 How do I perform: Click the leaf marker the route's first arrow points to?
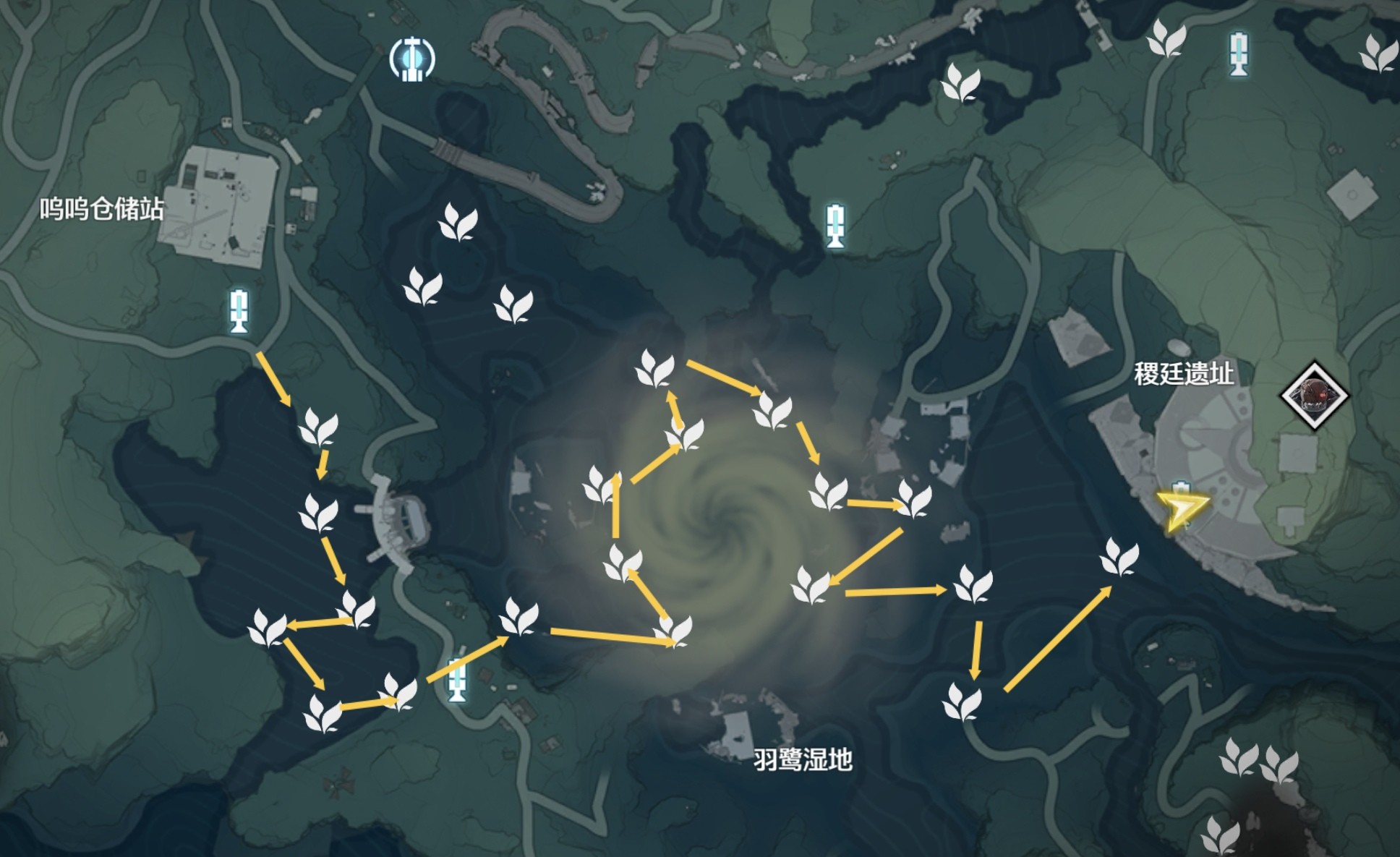[x=318, y=427]
